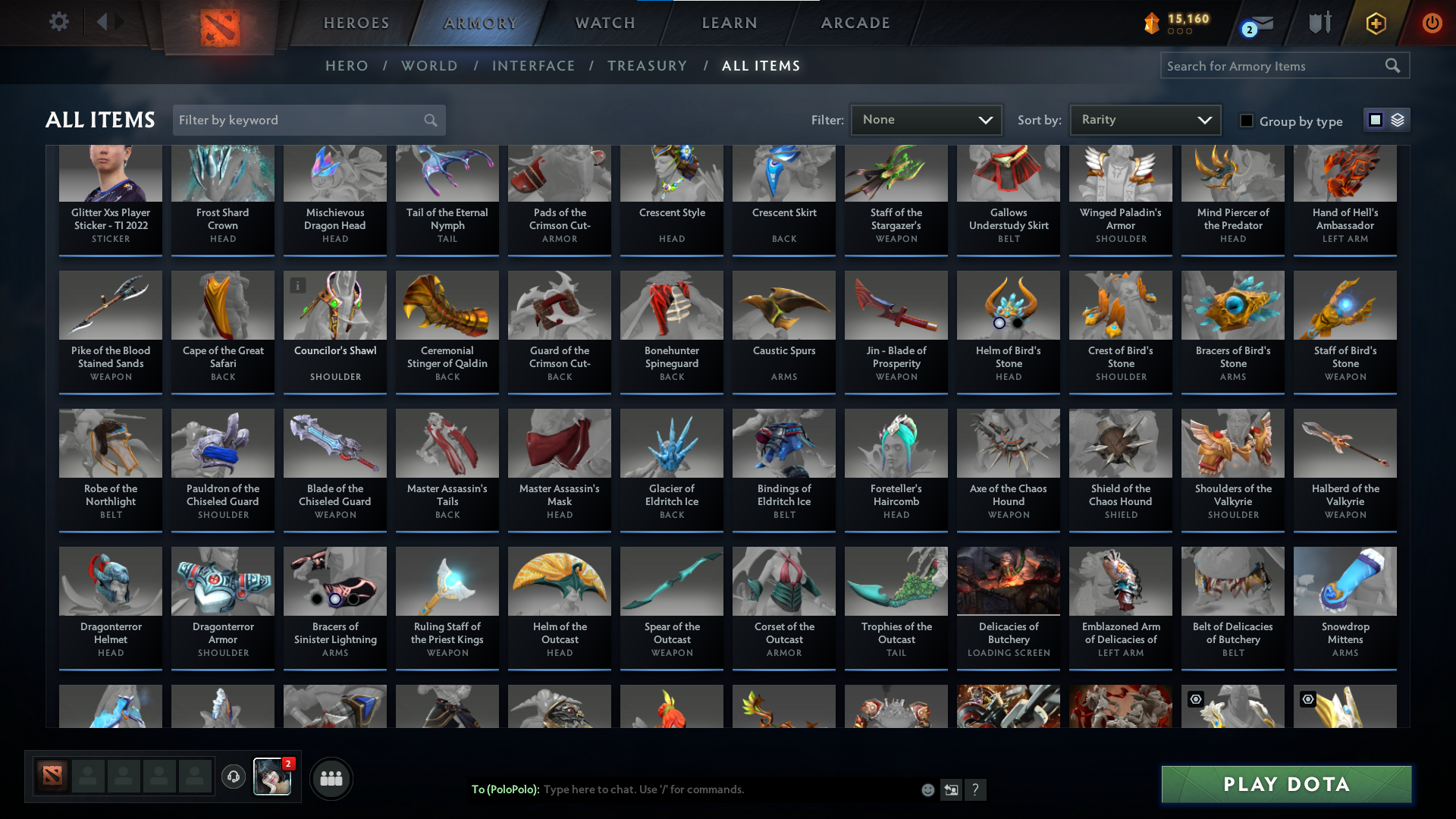The image size is (1456, 819).
Task: Click the armory shield and sword icon
Action: pos(1319,23)
